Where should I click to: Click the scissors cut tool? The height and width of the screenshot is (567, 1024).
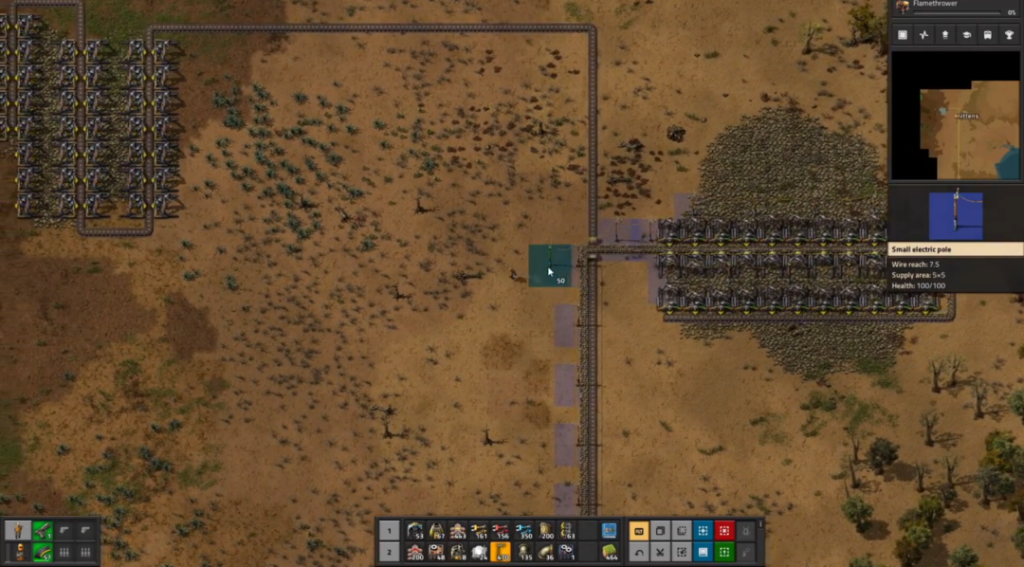coord(661,551)
